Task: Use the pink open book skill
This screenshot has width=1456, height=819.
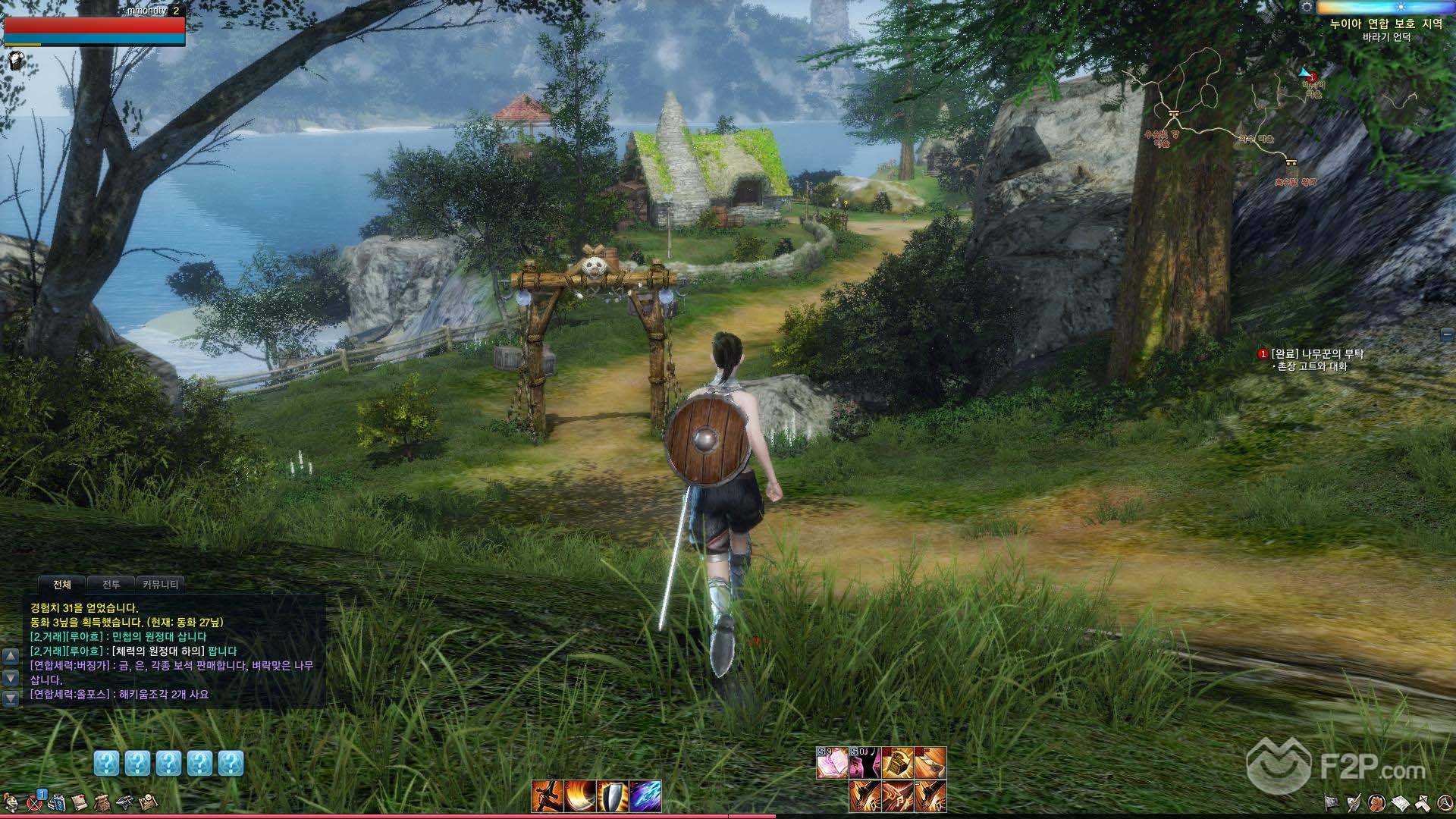Action: point(832,763)
